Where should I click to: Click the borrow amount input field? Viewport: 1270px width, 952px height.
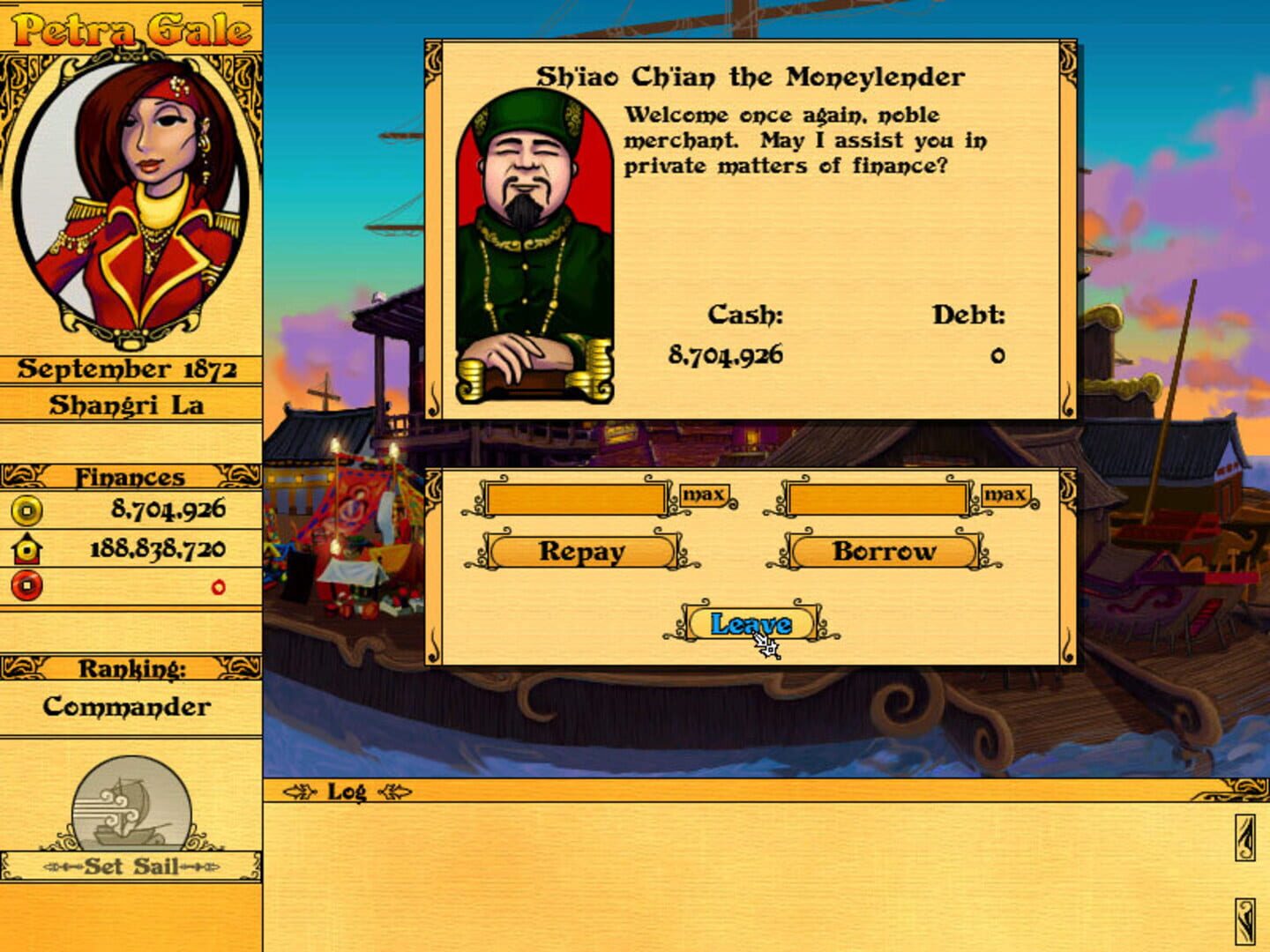coord(879,499)
